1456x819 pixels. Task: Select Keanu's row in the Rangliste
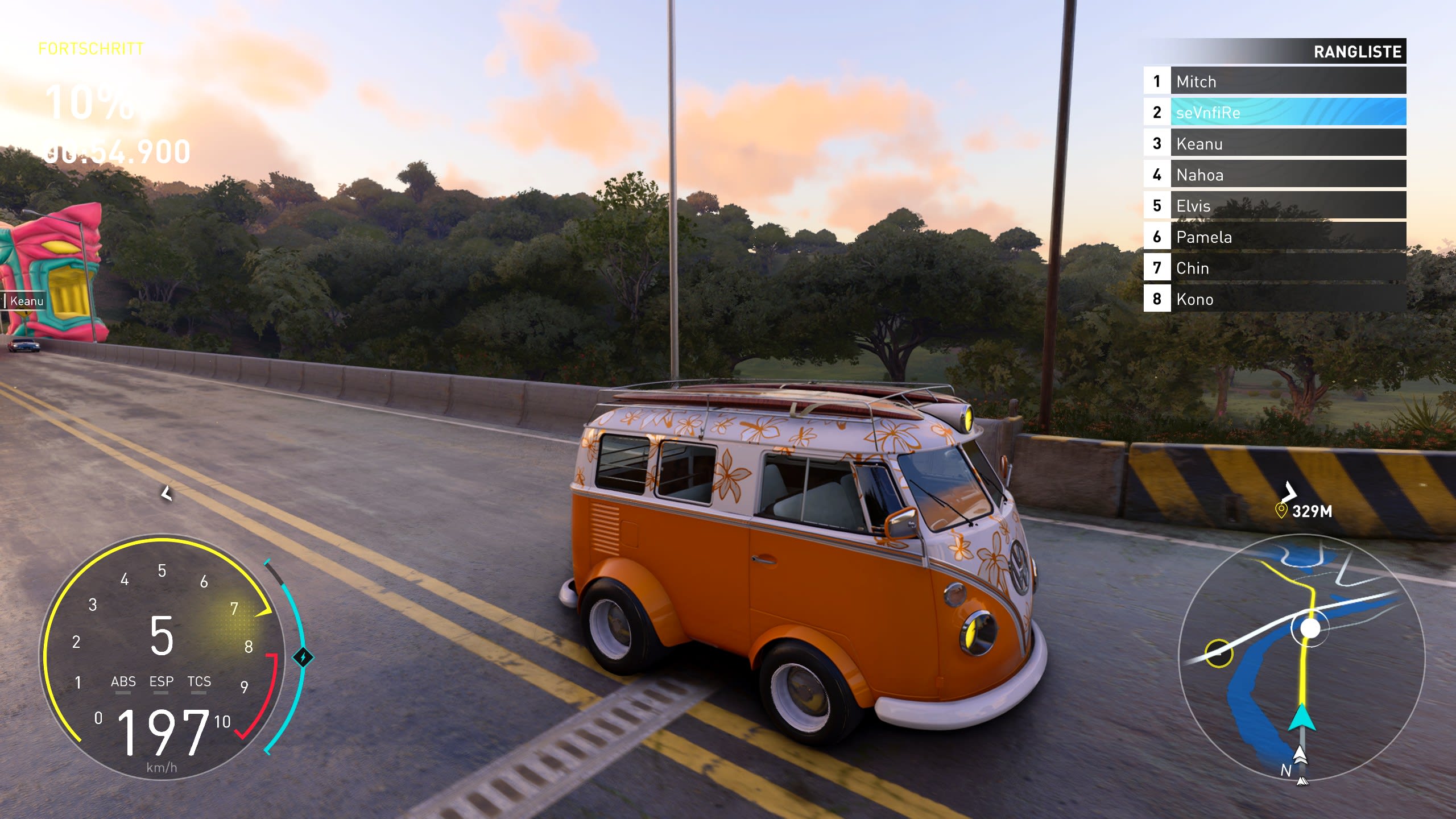[1274, 143]
